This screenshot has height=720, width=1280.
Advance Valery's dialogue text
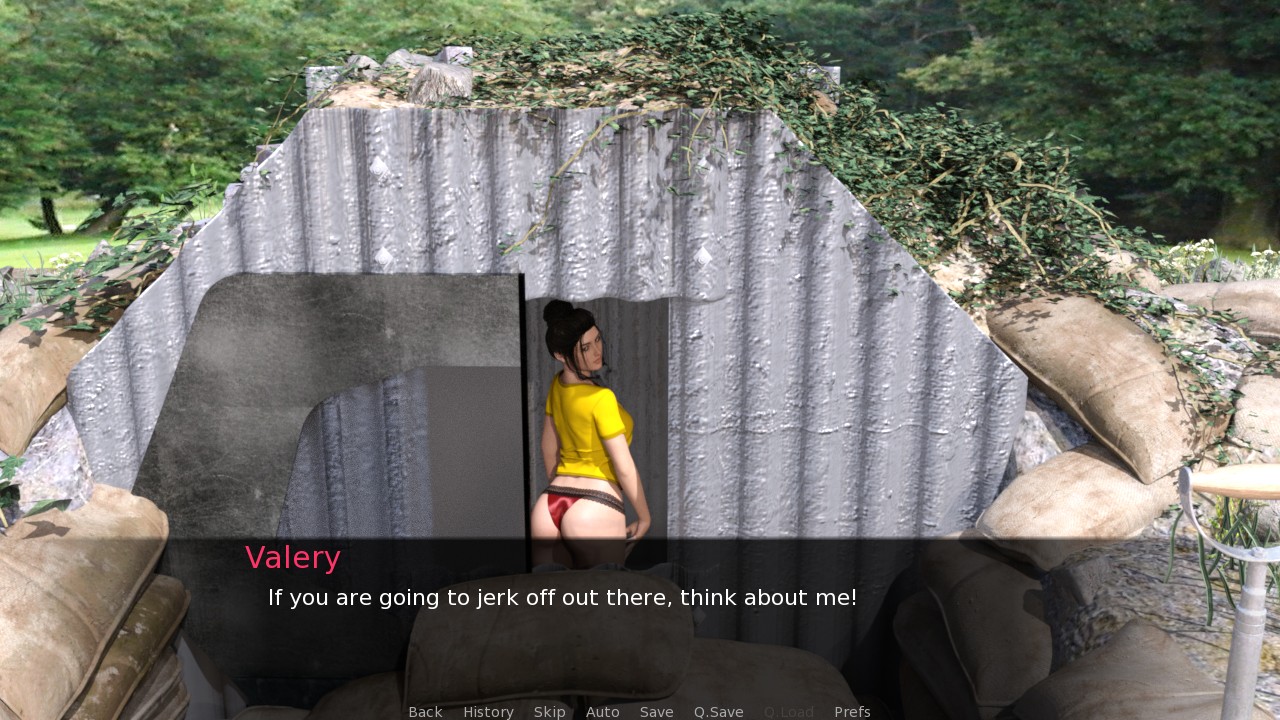click(562, 598)
